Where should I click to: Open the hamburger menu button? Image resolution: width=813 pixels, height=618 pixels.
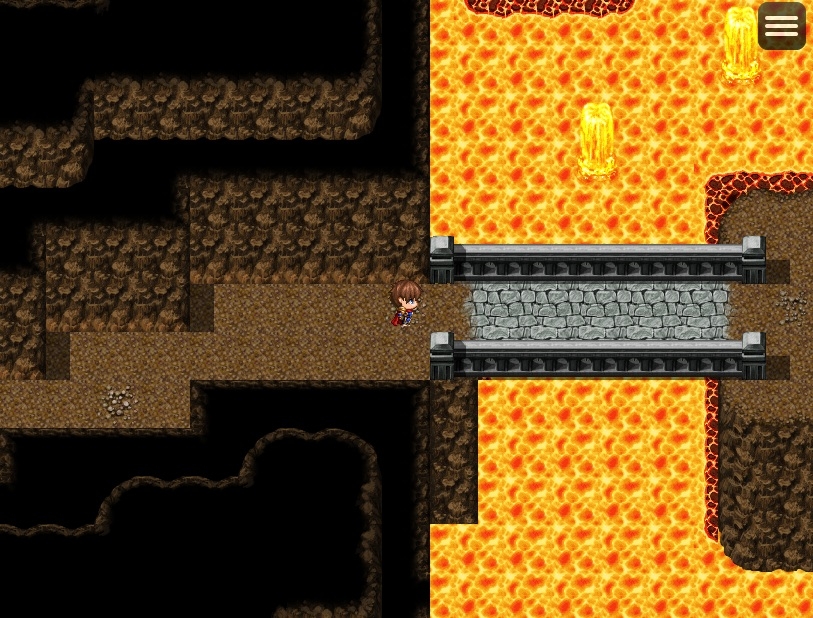pos(781,26)
